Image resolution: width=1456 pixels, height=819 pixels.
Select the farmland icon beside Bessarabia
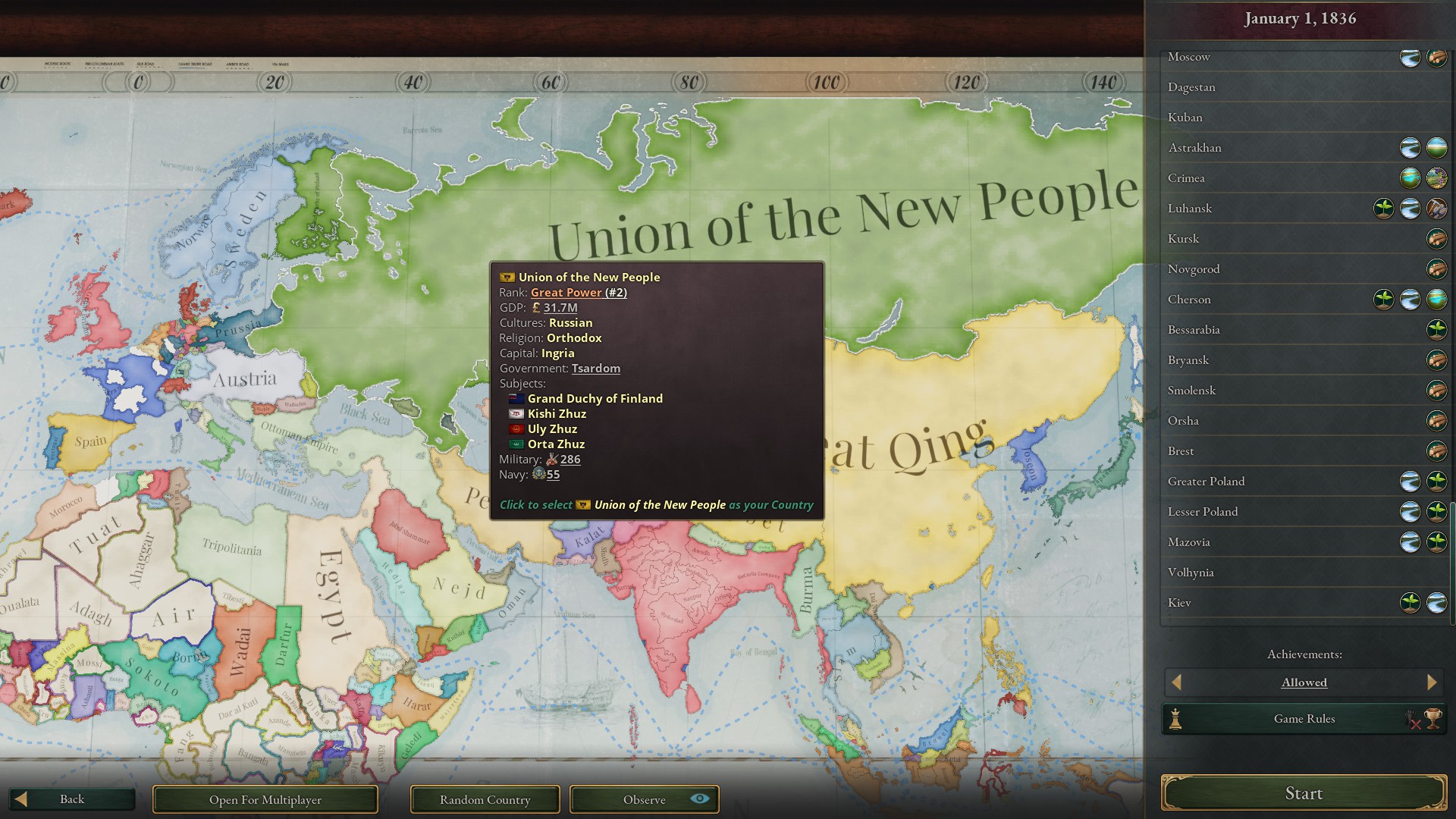coord(1437,330)
